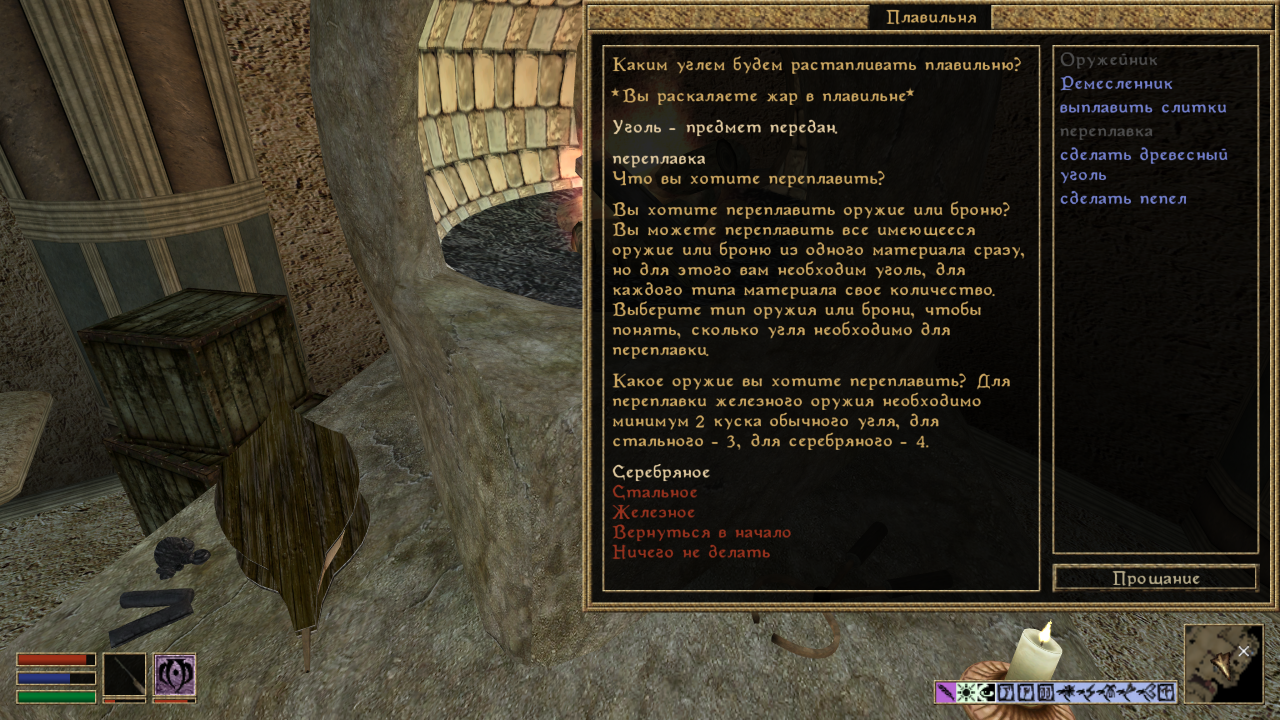The width and height of the screenshot is (1280, 720).
Task: Select the active magic spell icon
Action: [x=174, y=675]
